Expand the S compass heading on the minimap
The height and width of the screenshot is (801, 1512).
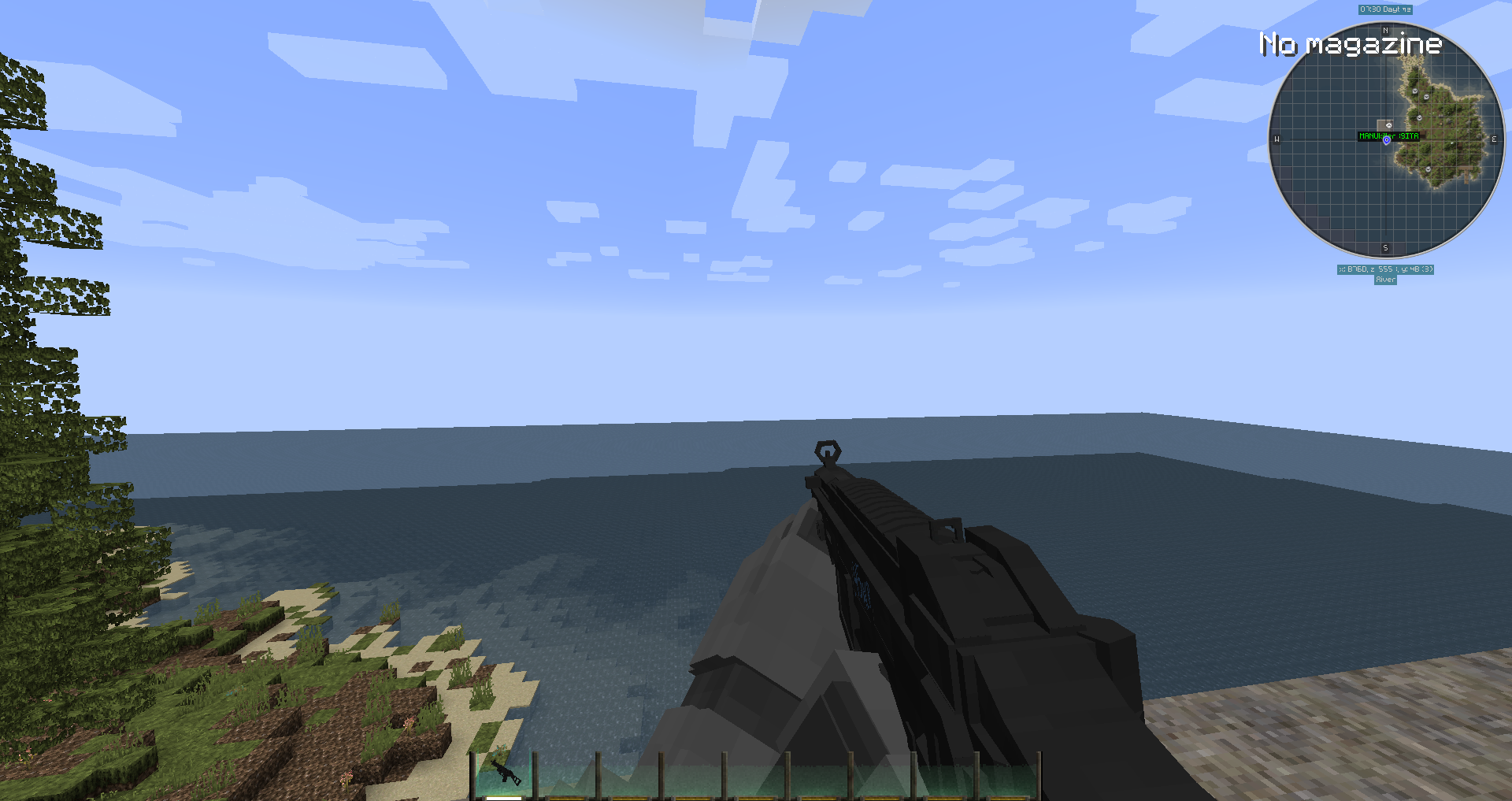click(1385, 247)
